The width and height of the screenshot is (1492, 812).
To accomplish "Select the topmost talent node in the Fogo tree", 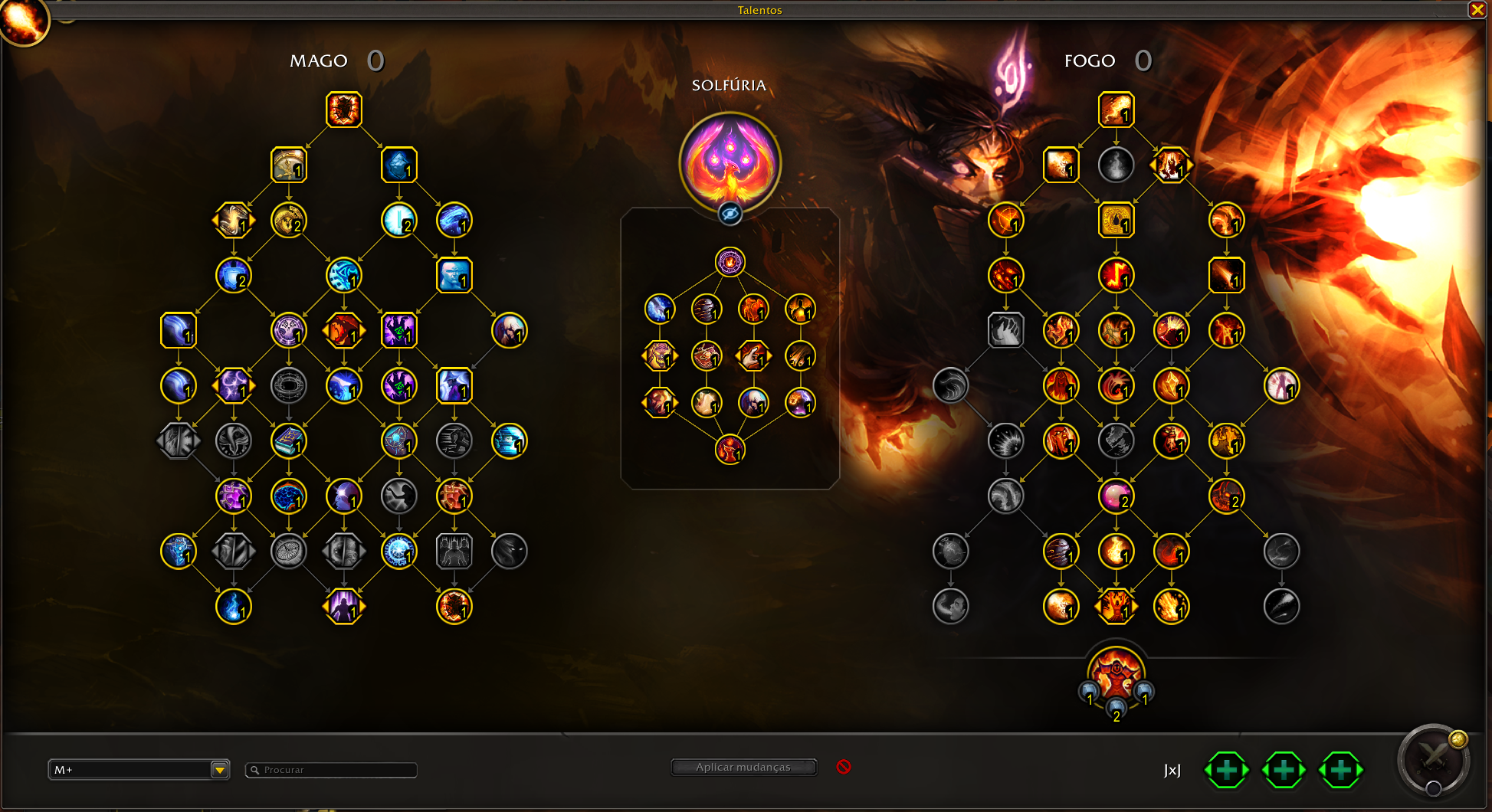I will 1116,110.
